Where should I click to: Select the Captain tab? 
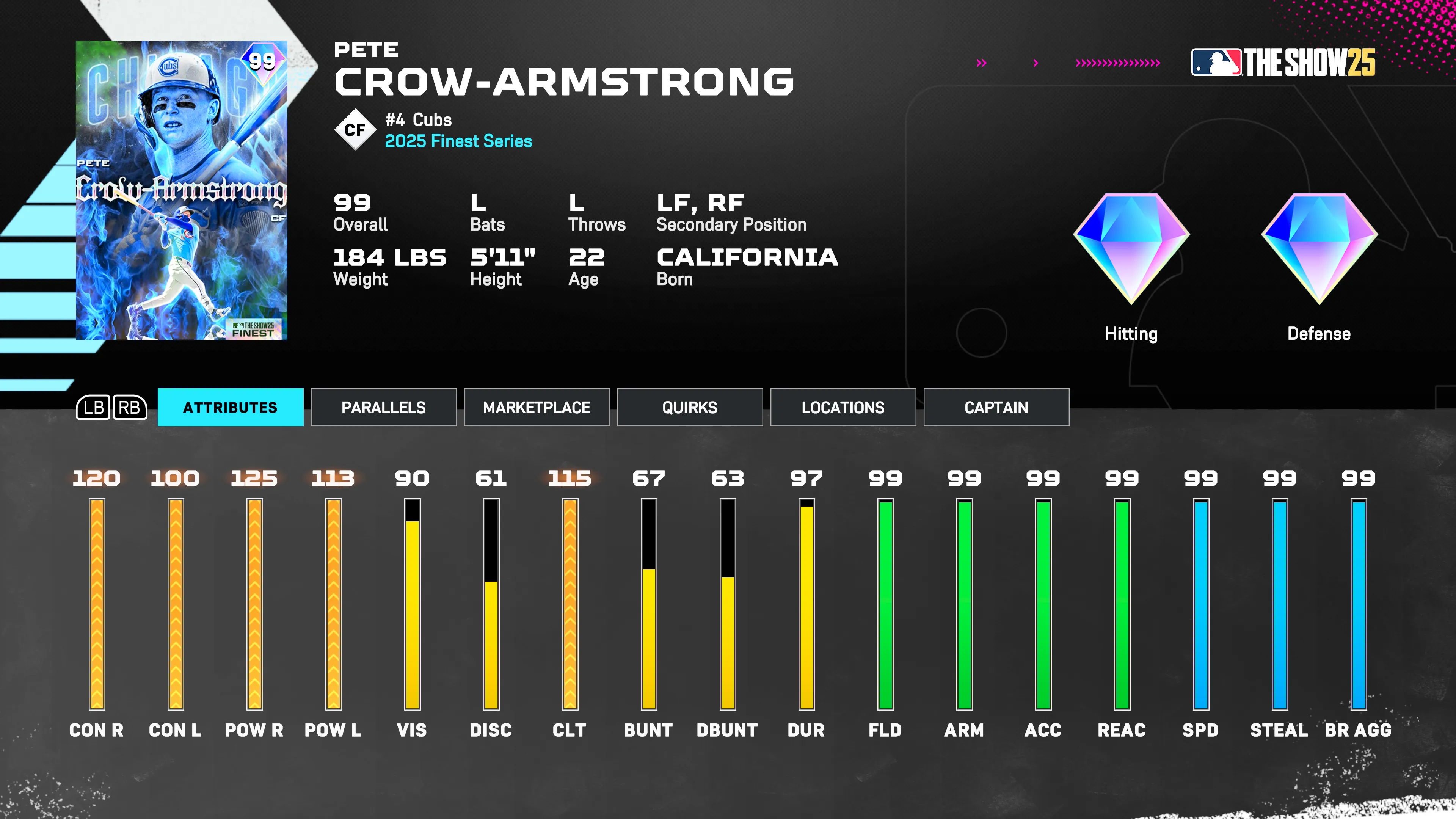996,408
